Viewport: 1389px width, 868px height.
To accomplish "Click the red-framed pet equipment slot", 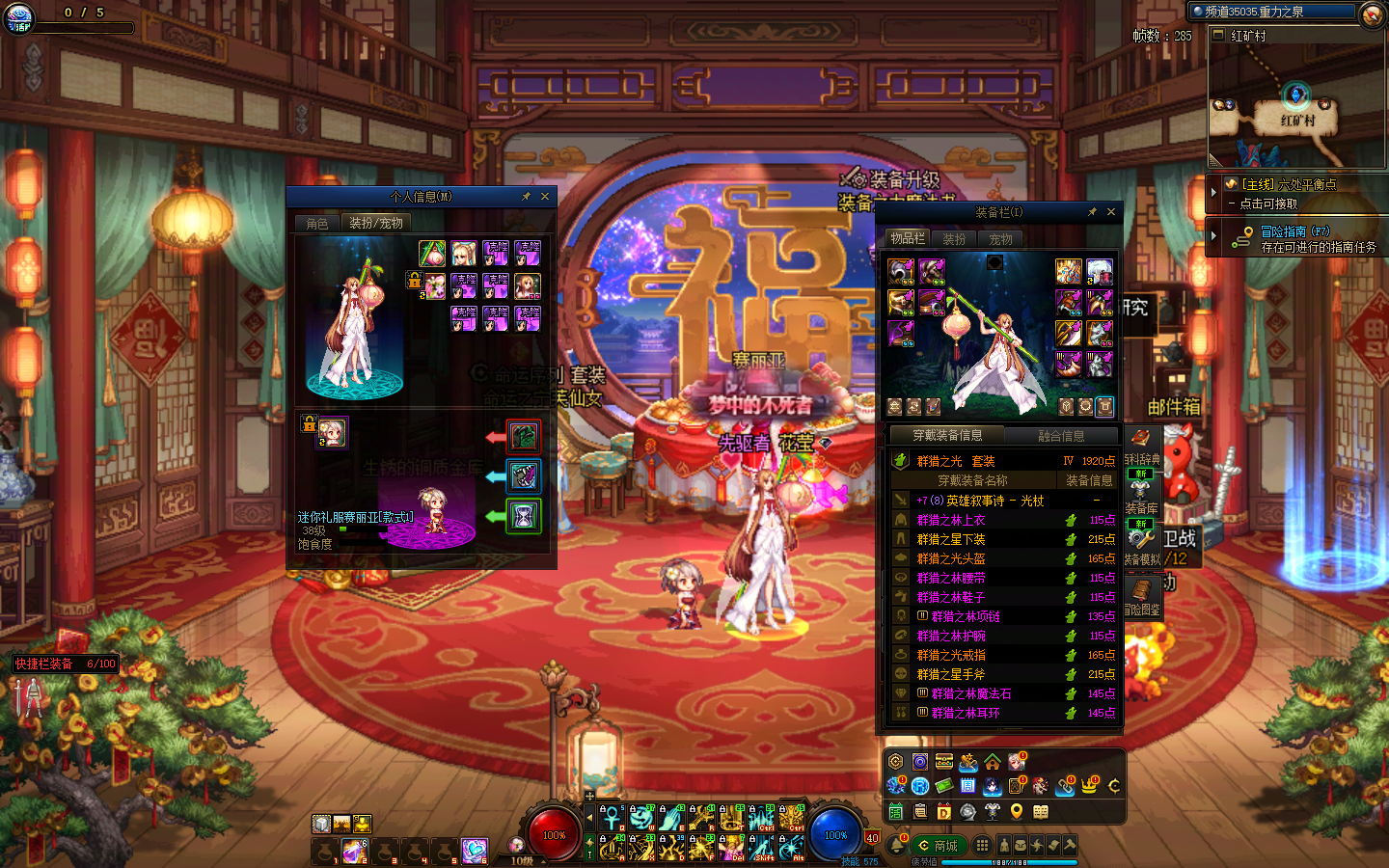I will [524, 437].
